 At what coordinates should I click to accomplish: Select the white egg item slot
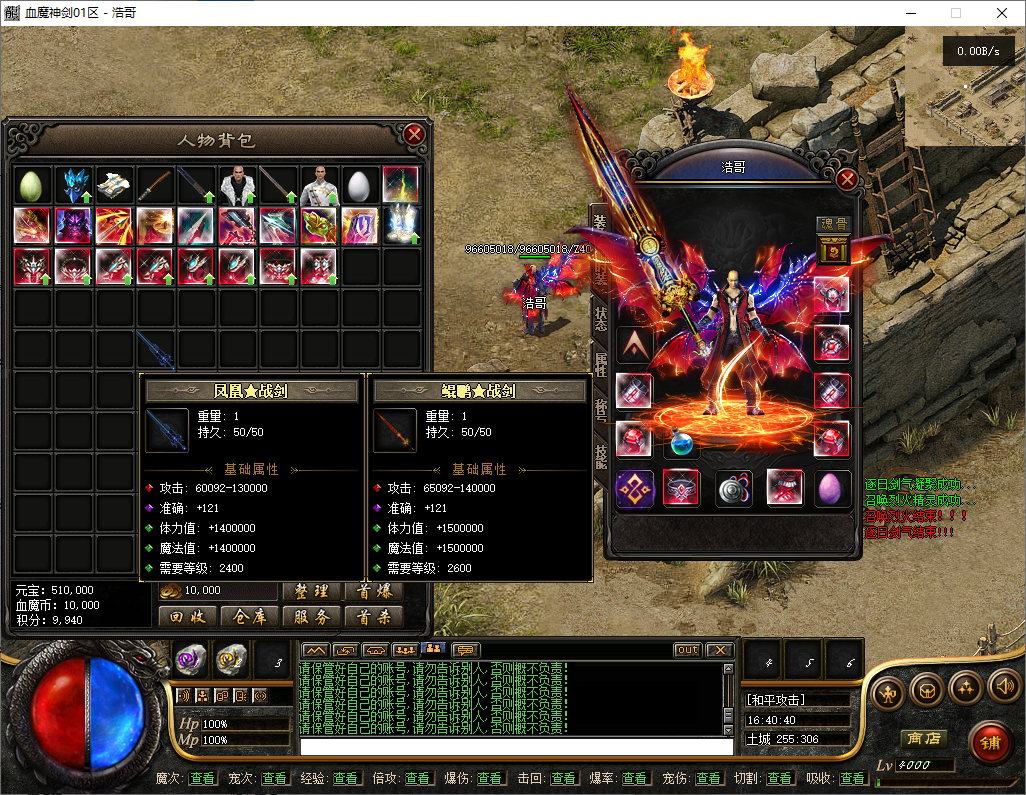360,185
